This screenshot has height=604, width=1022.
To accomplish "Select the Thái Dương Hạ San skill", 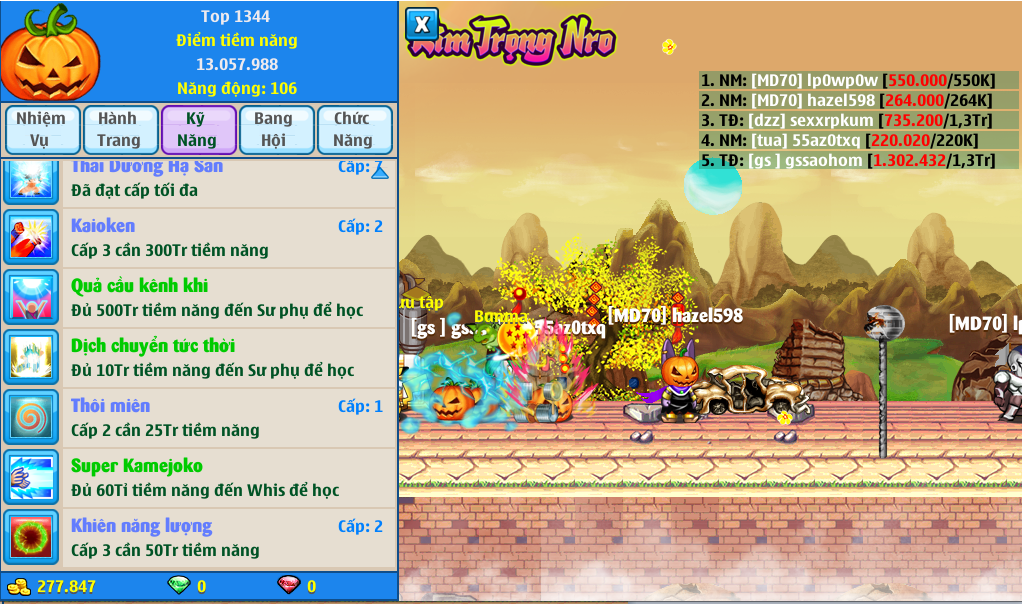I will tap(200, 180).
